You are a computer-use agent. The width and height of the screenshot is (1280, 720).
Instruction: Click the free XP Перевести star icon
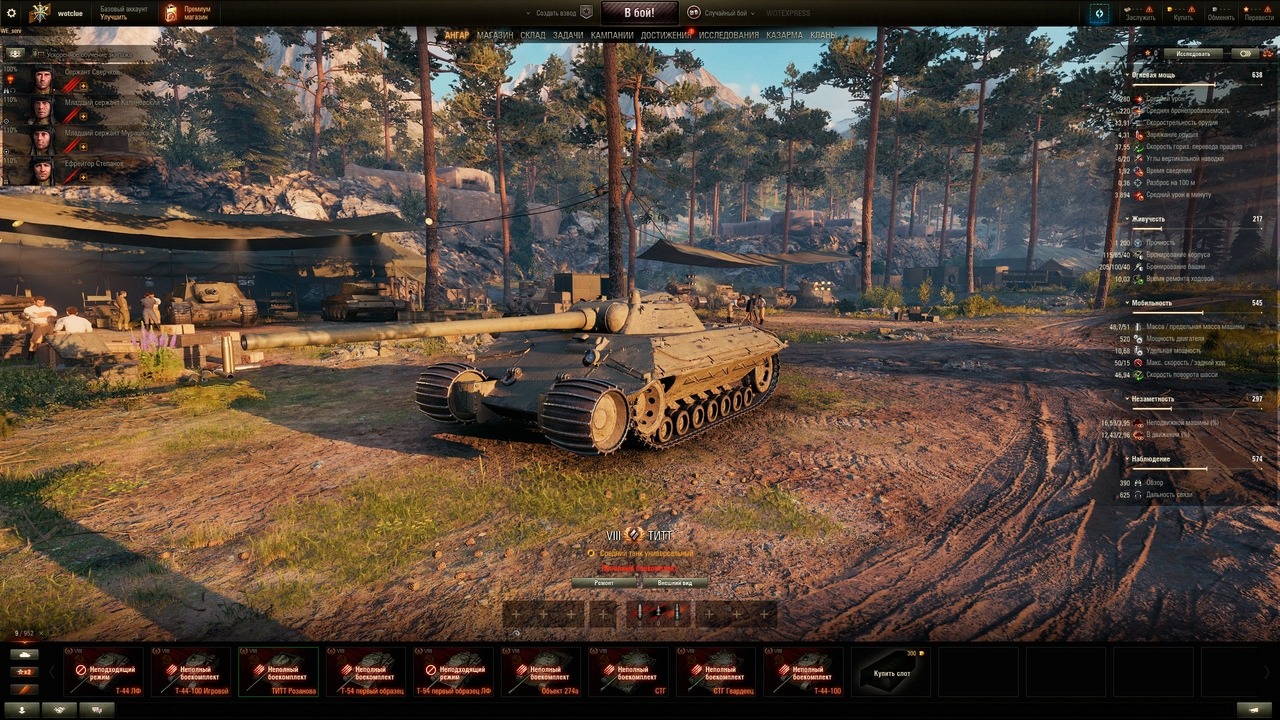click(1247, 9)
